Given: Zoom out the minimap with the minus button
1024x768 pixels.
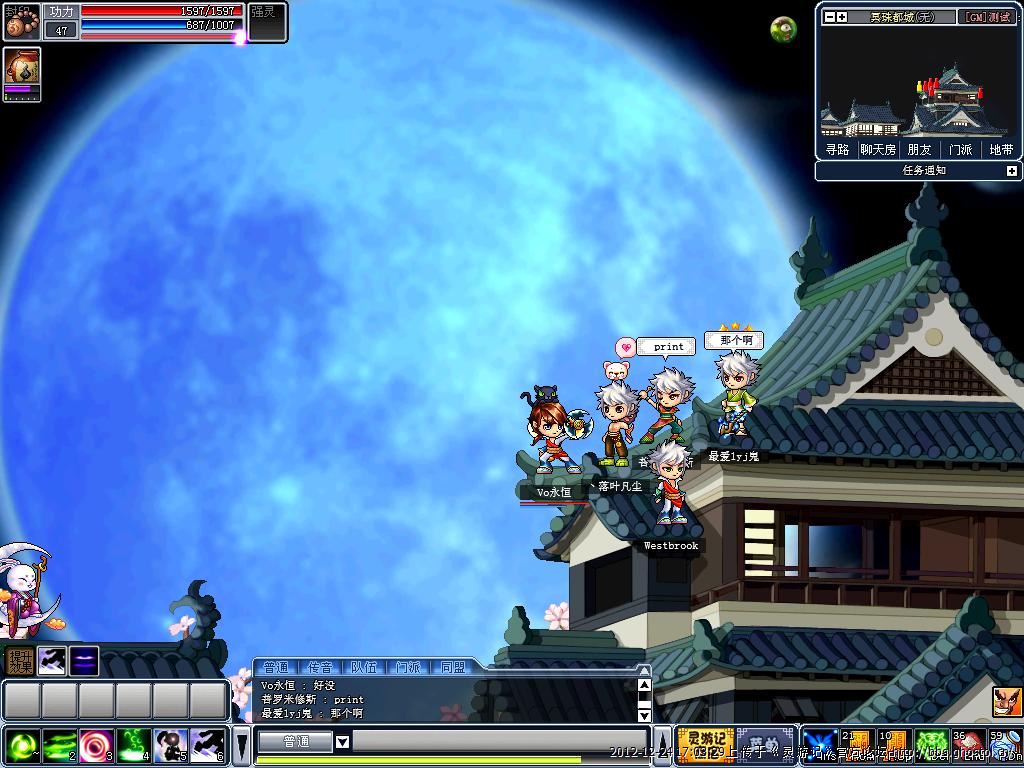Looking at the screenshot, I should (x=829, y=17).
